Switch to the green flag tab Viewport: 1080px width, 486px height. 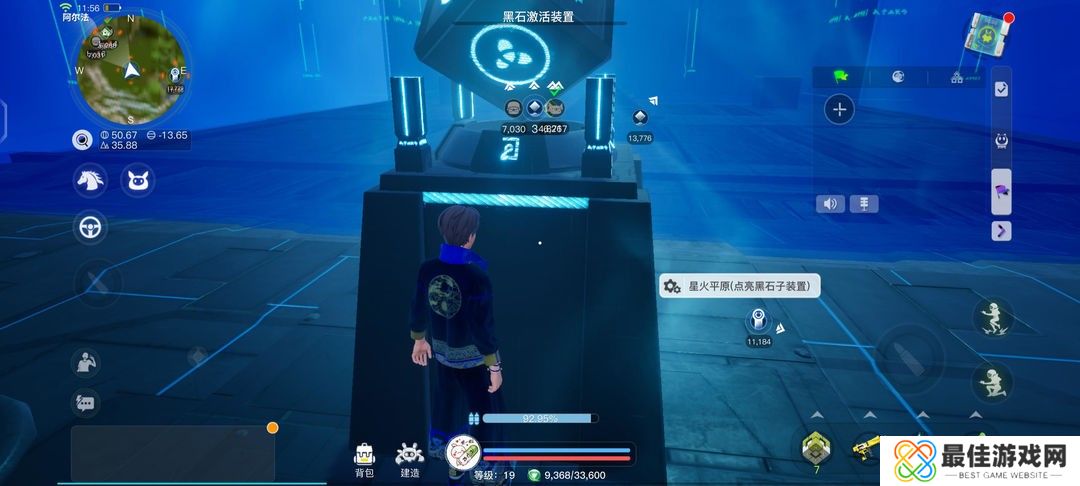[x=841, y=76]
